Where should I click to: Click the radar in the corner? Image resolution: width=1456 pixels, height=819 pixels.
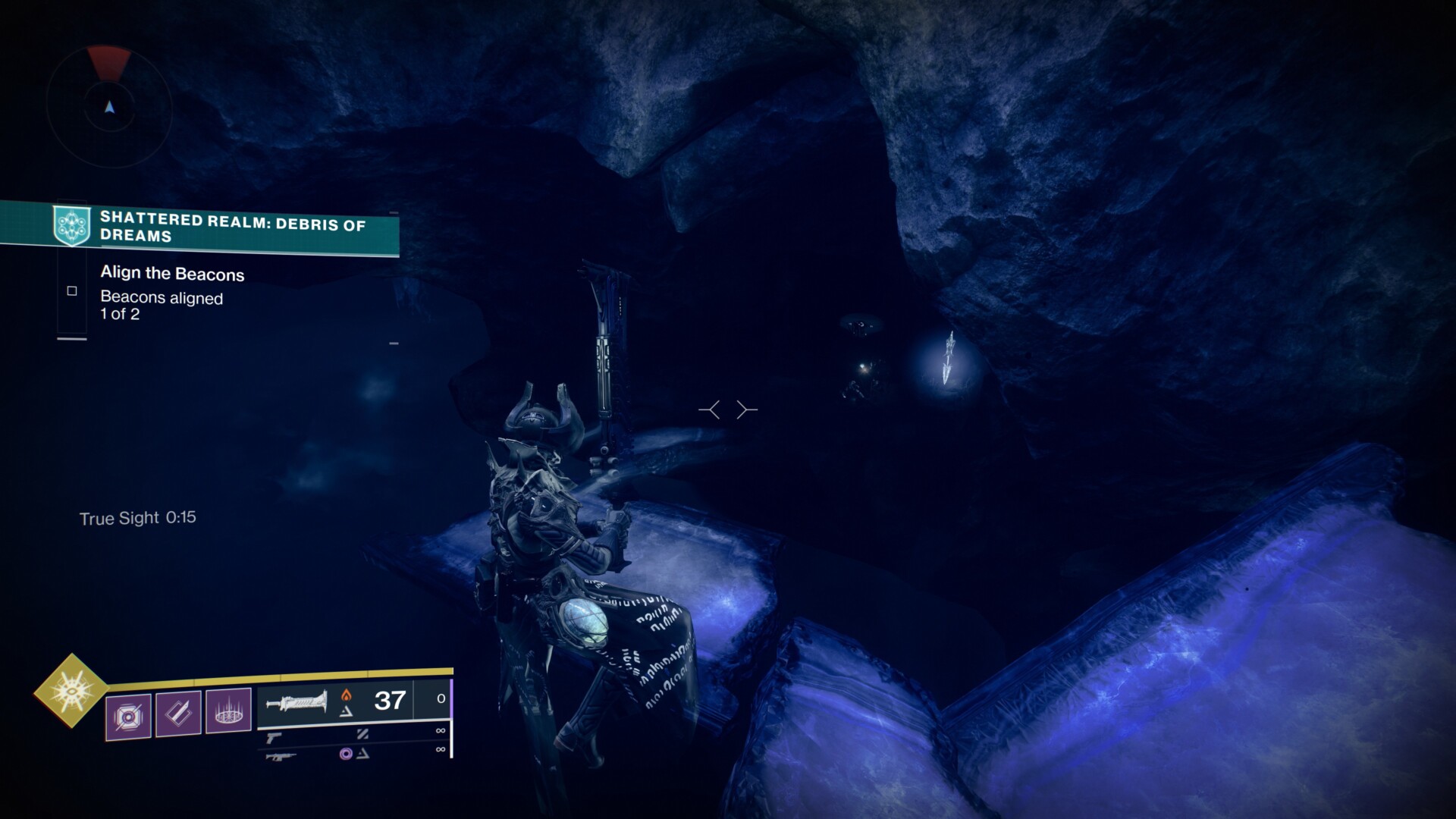(110, 108)
